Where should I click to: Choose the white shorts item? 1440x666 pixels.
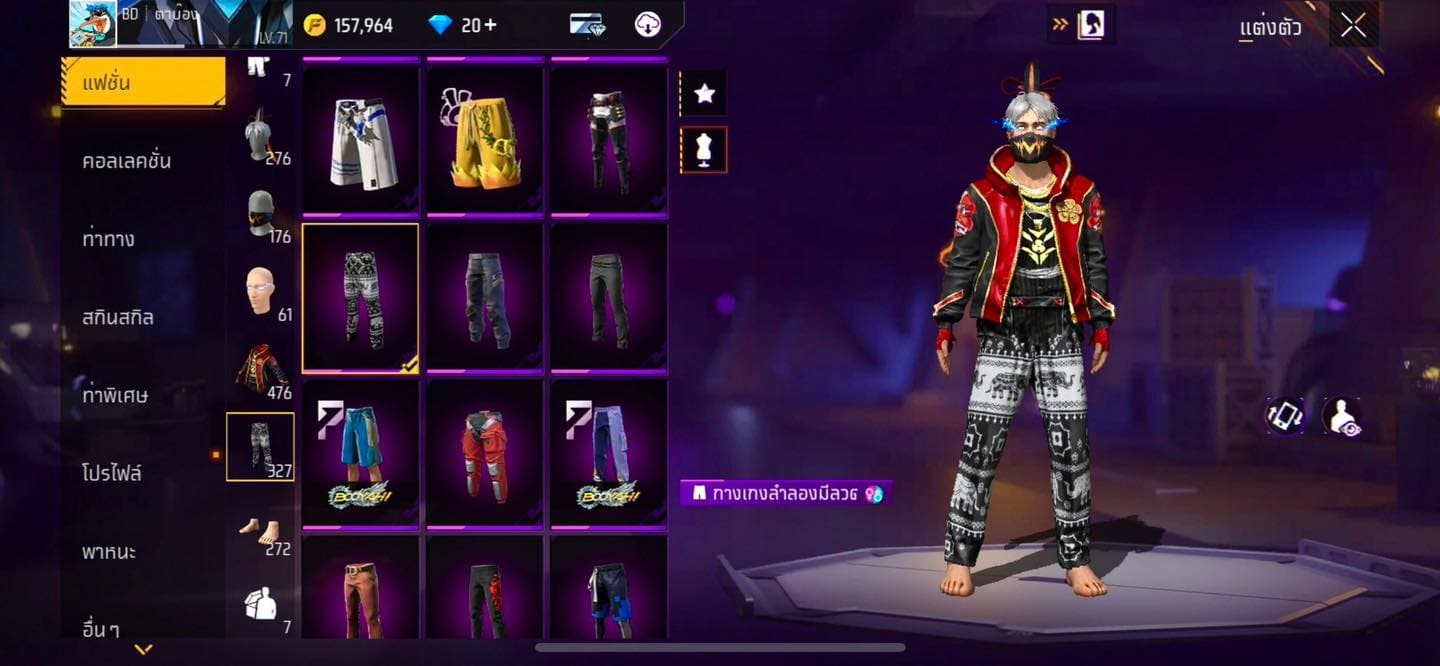[x=360, y=139]
